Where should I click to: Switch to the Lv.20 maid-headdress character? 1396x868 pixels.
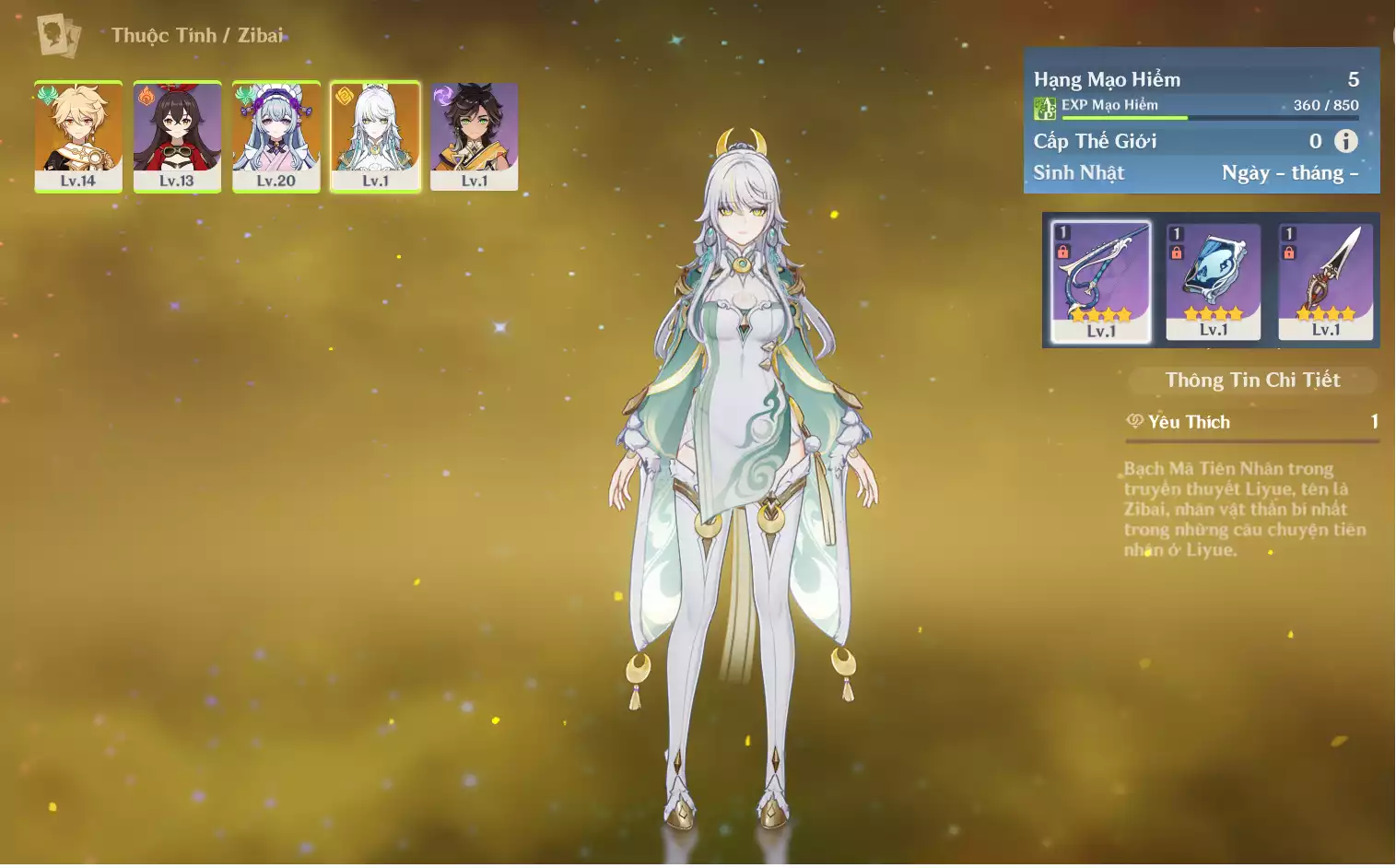click(x=276, y=136)
